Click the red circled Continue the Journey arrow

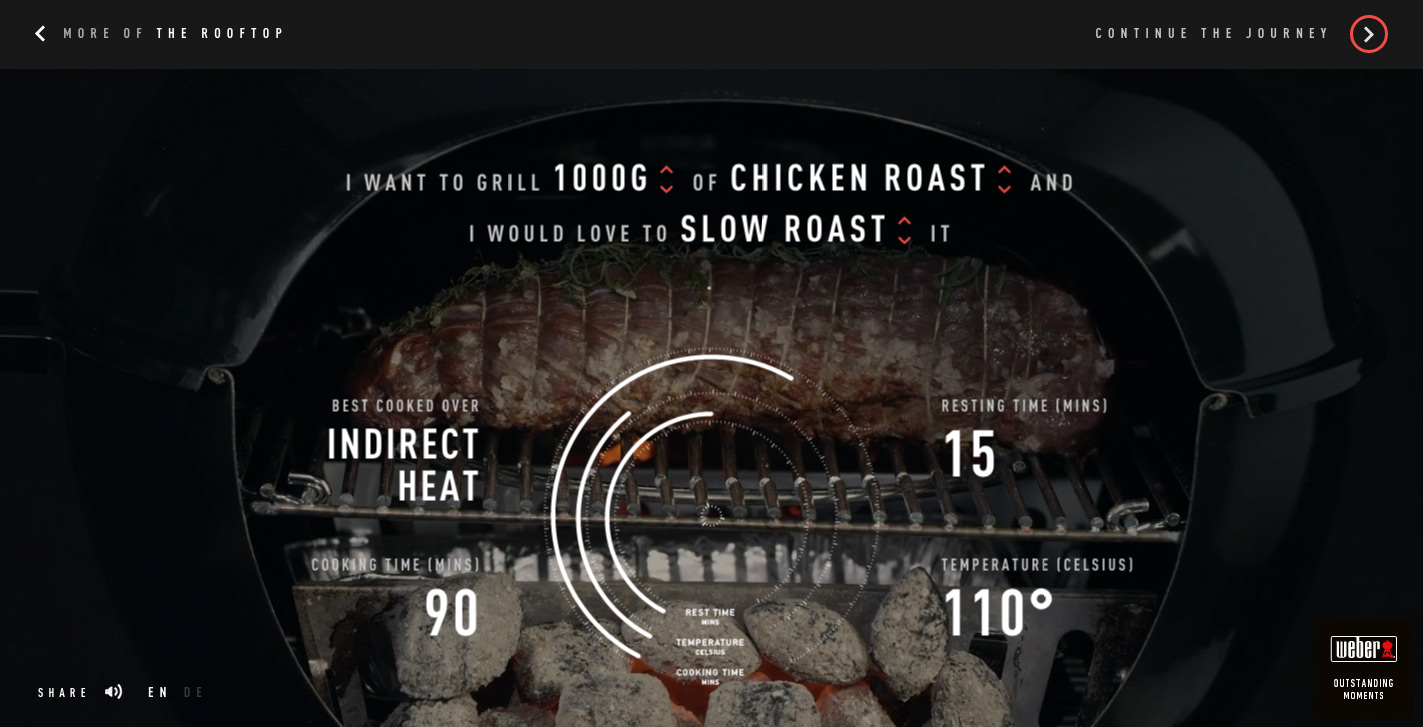pos(1368,34)
